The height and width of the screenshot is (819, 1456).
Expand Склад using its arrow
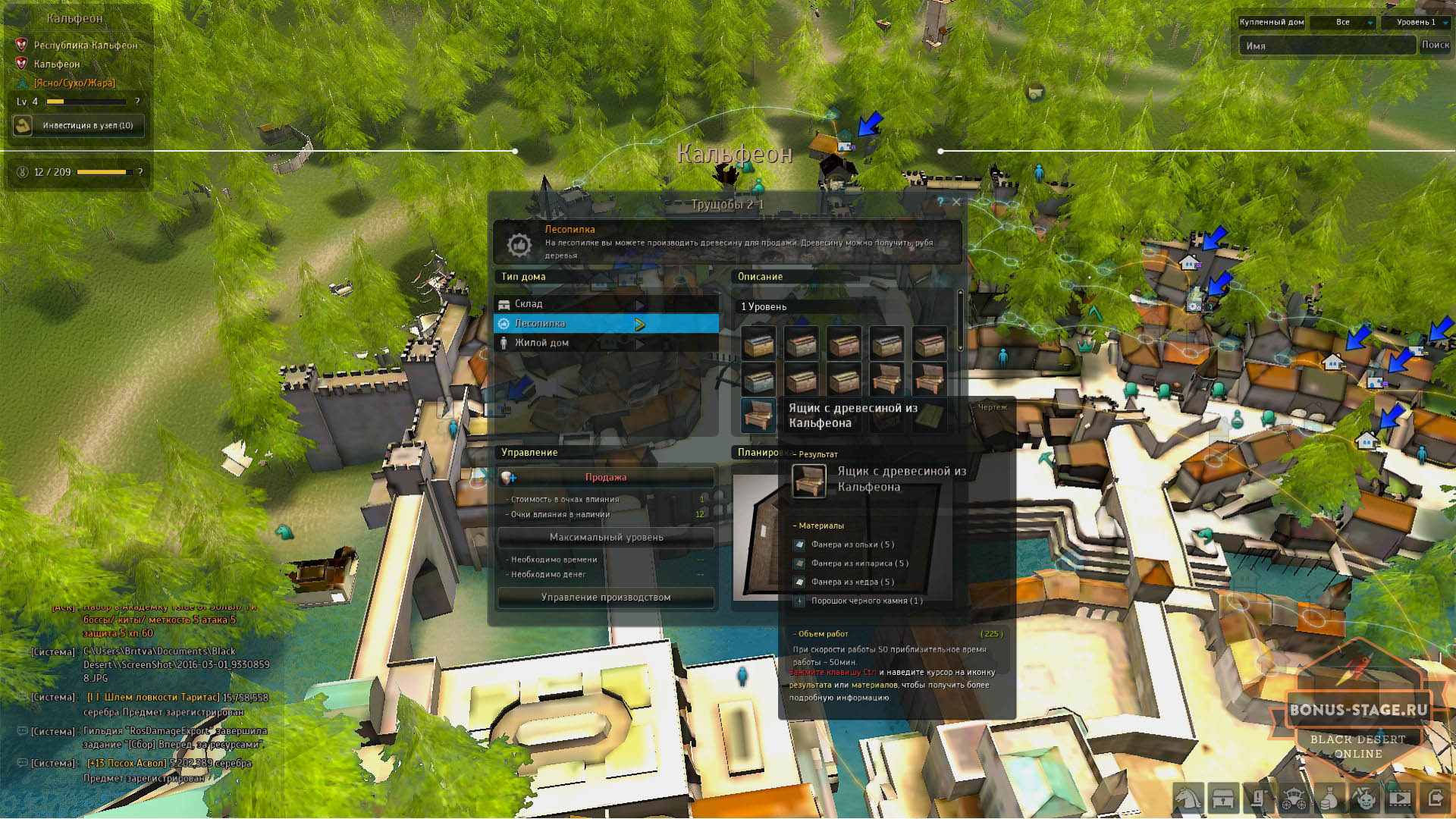click(x=639, y=303)
